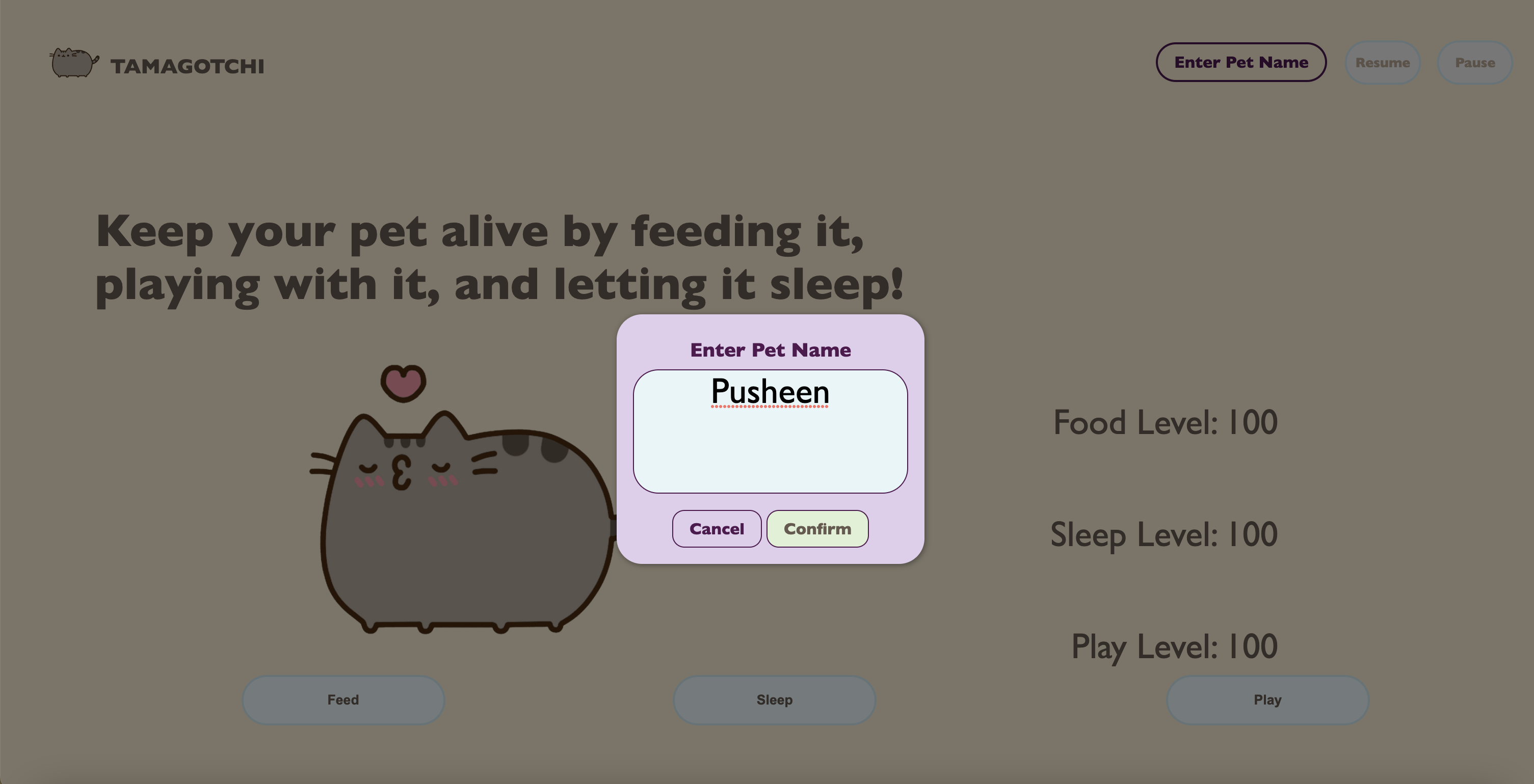Image resolution: width=1534 pixels, height=784 pixels.
Task: Select the typed name Pusheen
Action: [x=771, y=392]
